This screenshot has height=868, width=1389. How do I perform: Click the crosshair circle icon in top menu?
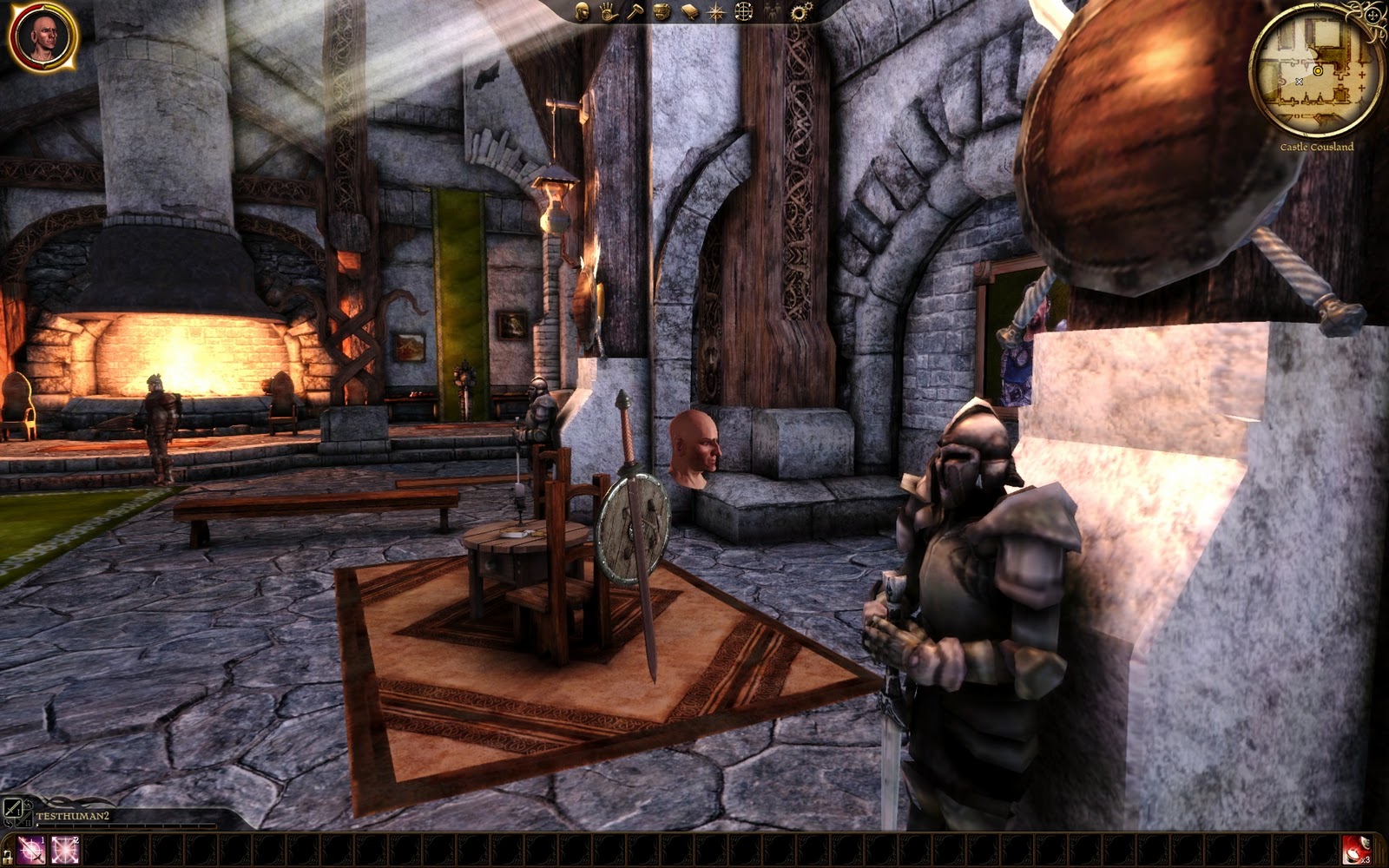point(744,11)
